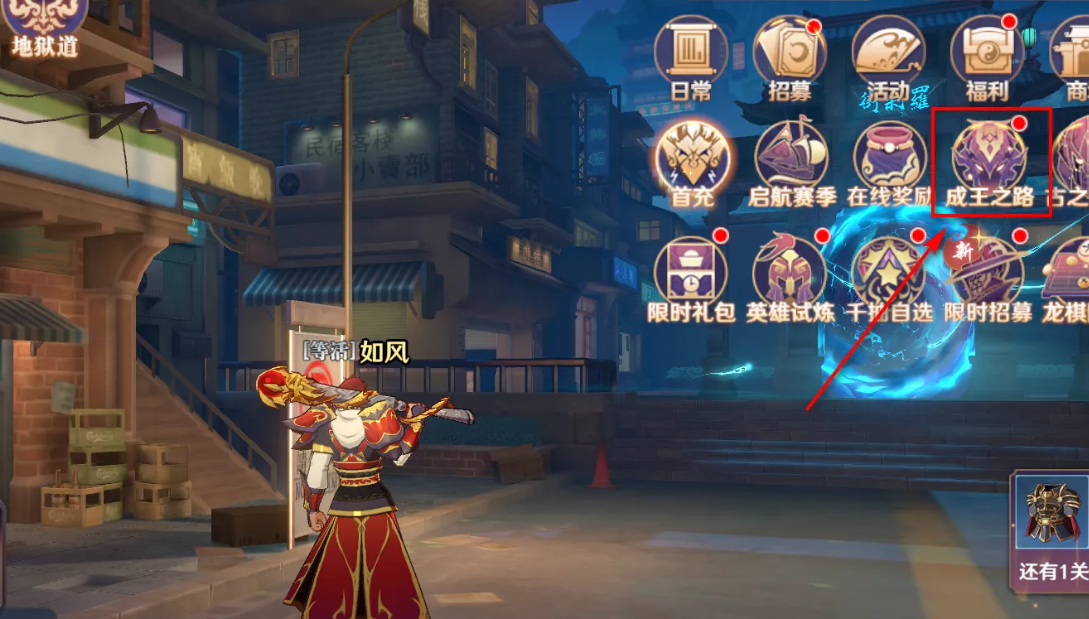Open the 活动 events fan icon

[887, 54]
